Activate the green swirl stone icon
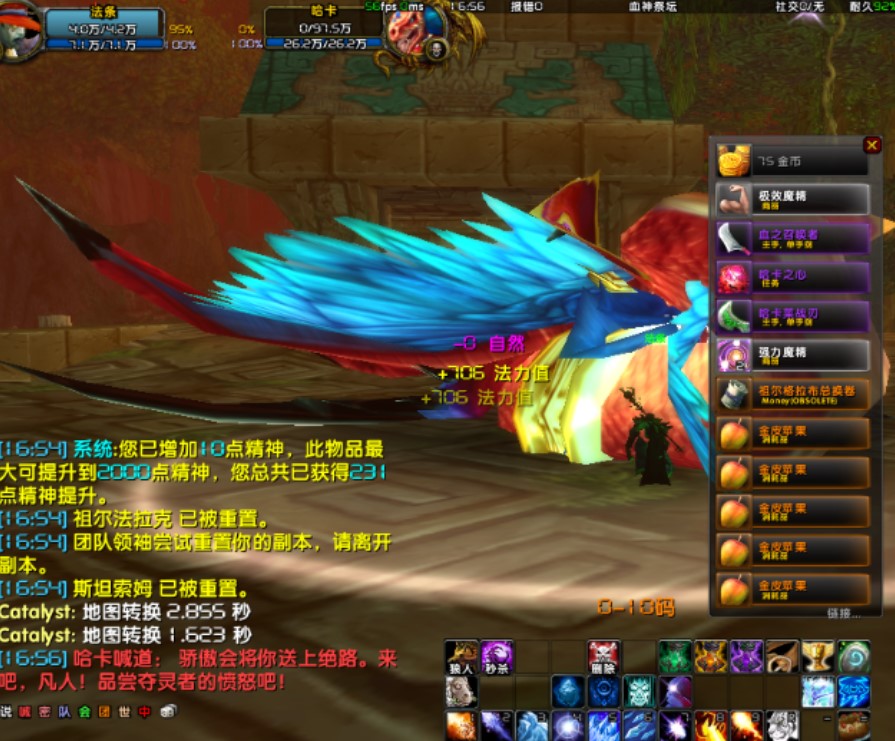 click(x=854, y=657)
